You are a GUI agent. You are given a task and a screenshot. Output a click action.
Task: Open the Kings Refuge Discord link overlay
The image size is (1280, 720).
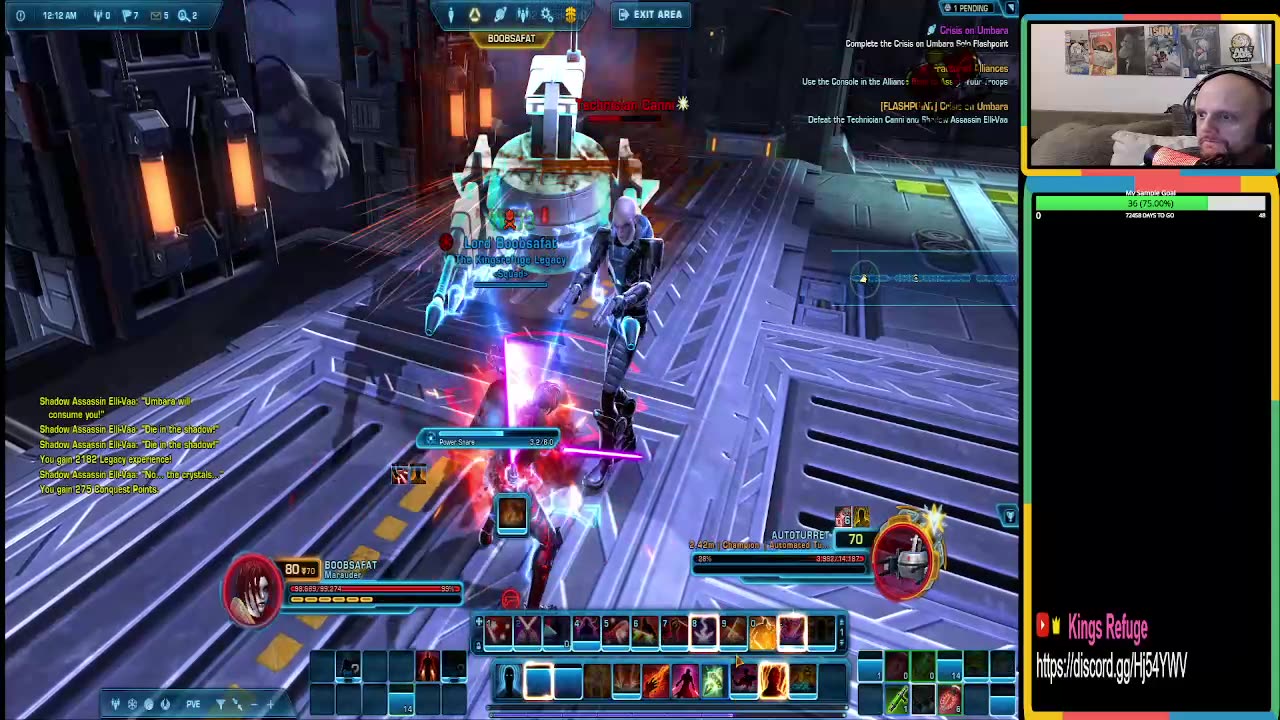(x=1111, y=666)
